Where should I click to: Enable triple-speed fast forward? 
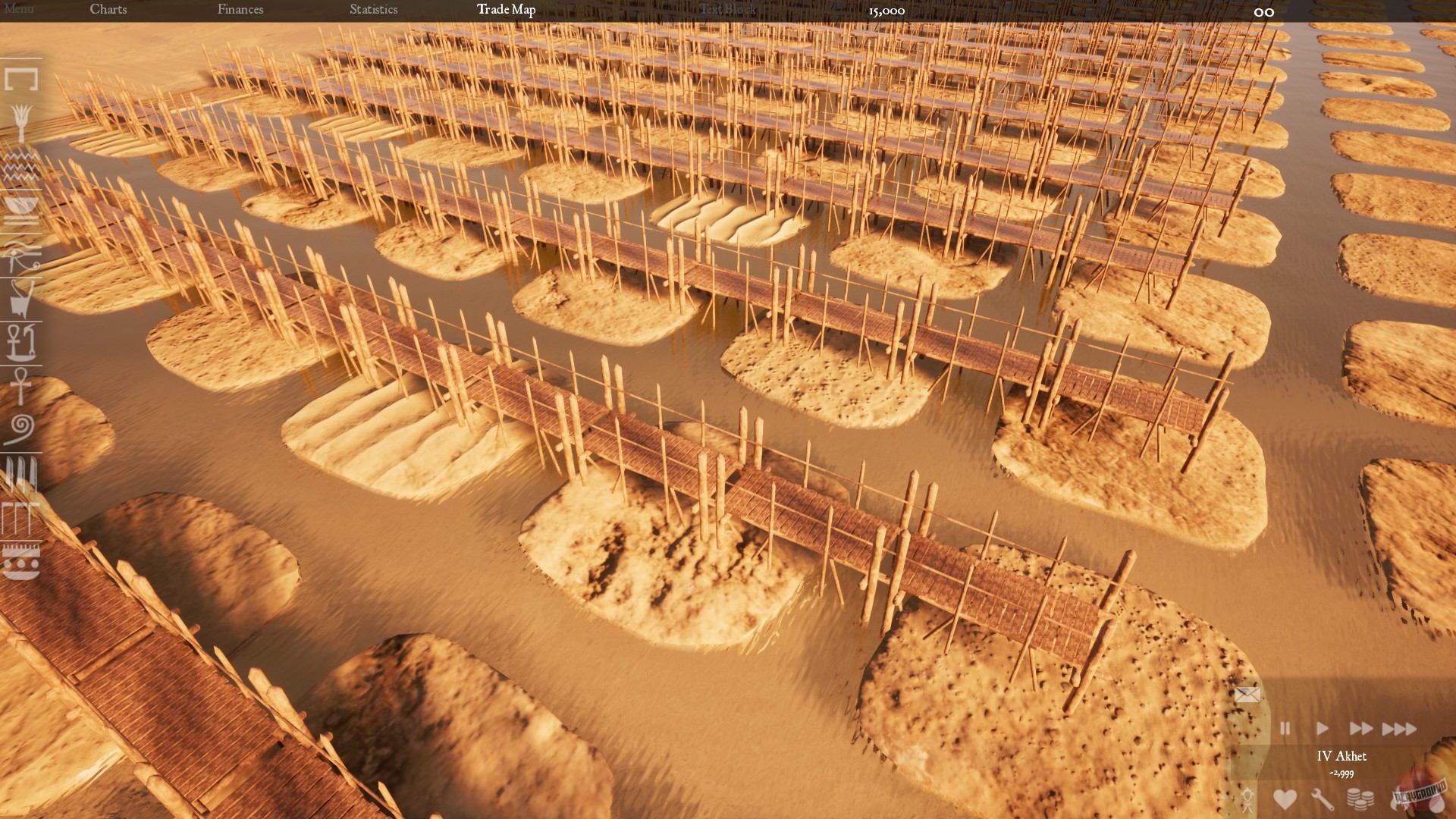[x=1398, y=729]
